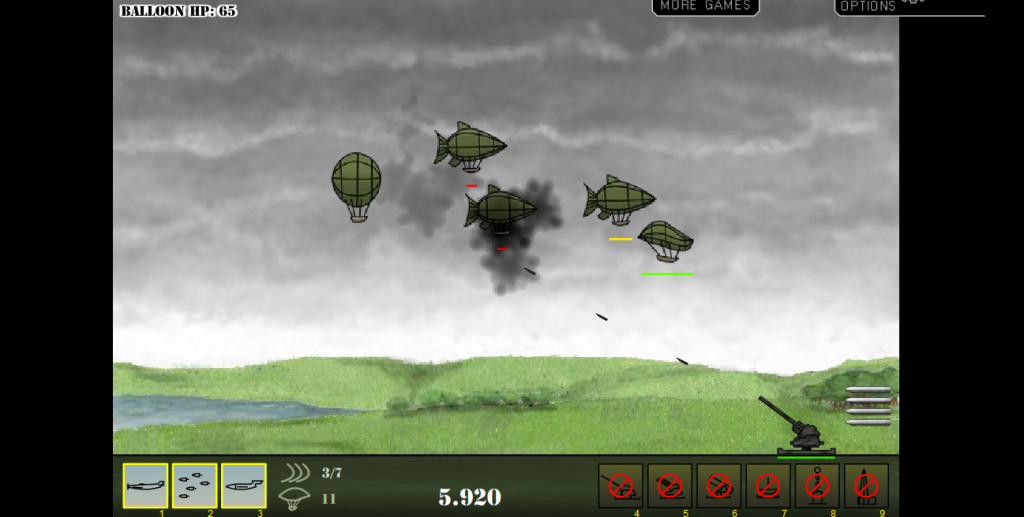Select the bomber squadron support slot
The image size is (1024, 517).
pyautogui.click(x=194, y=485)
